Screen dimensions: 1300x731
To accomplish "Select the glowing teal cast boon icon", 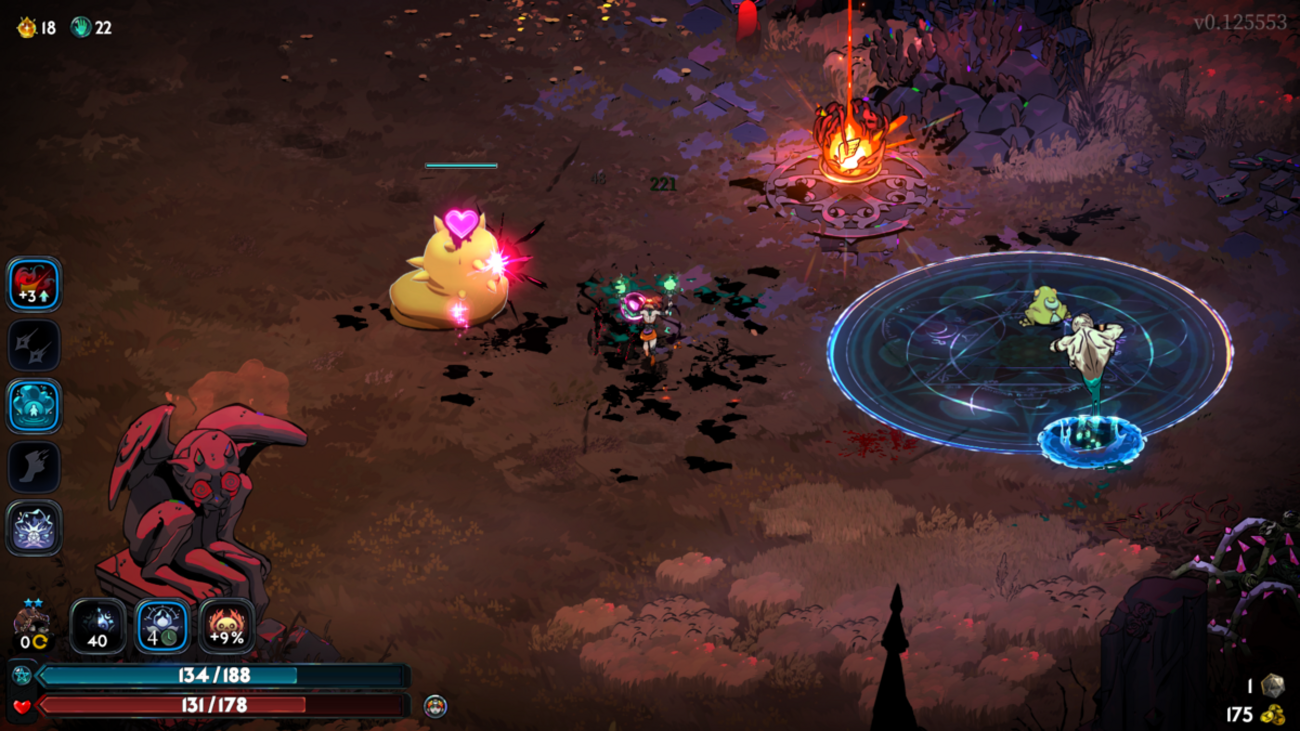I will [35, 407].
